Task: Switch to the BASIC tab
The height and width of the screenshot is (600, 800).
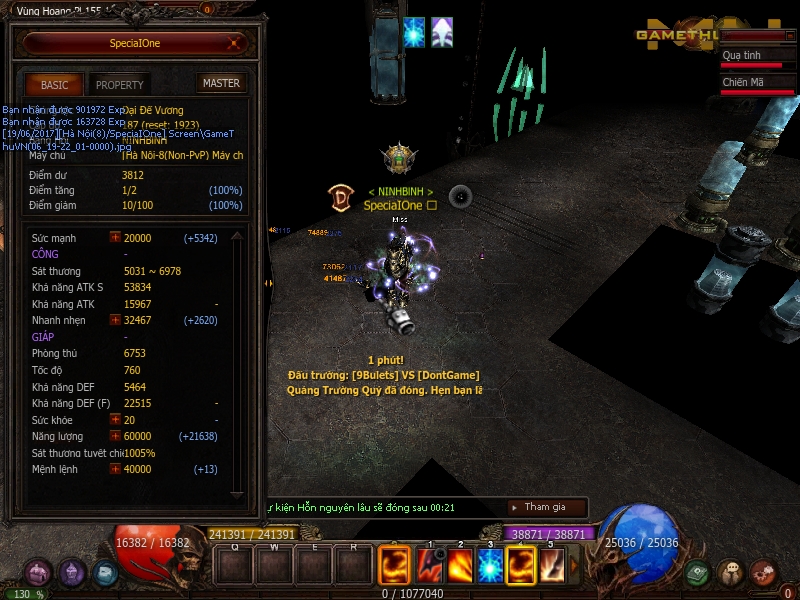Action: [54, 85]
